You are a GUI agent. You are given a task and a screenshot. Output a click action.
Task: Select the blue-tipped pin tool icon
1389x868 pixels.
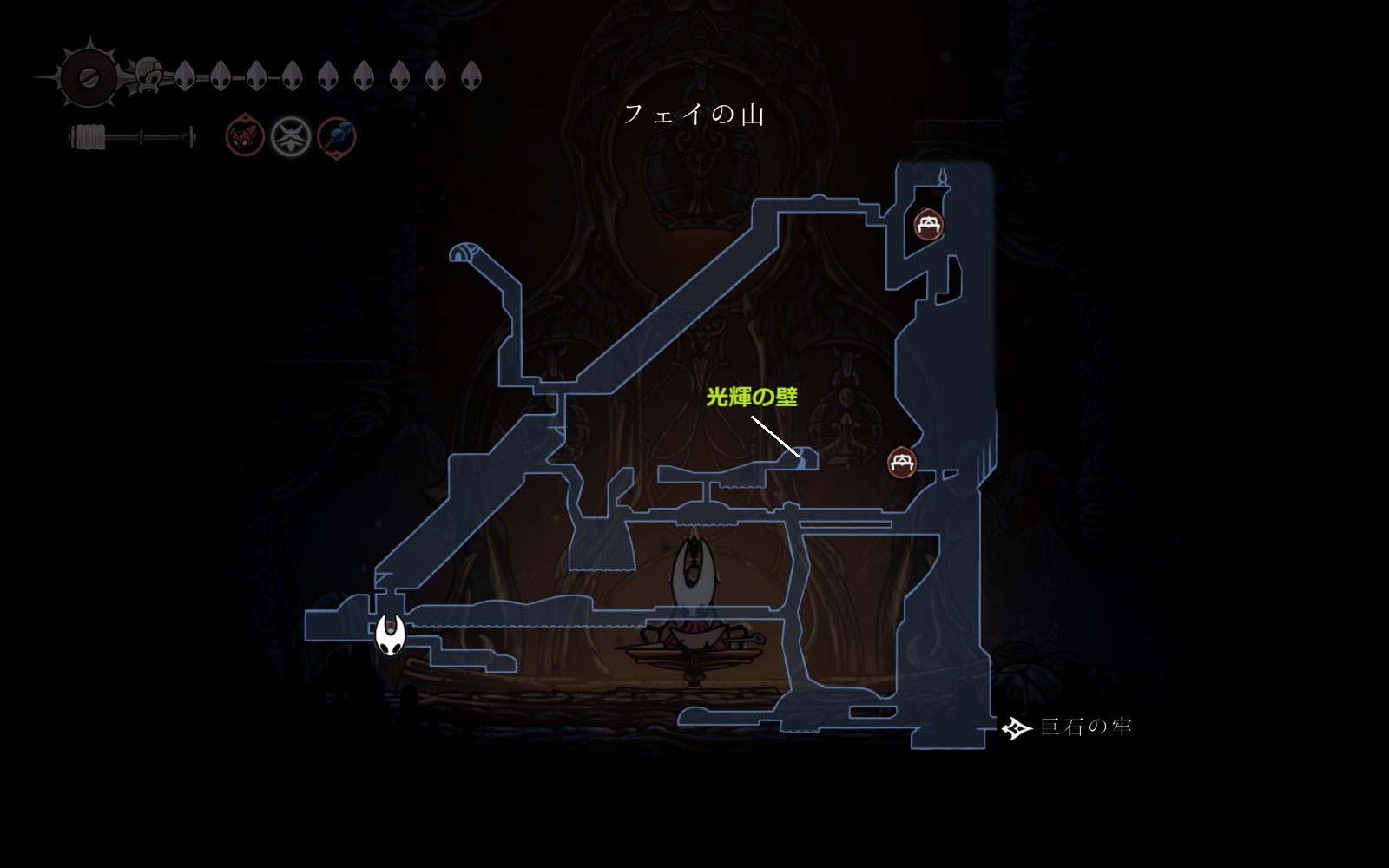coord(336,137)
